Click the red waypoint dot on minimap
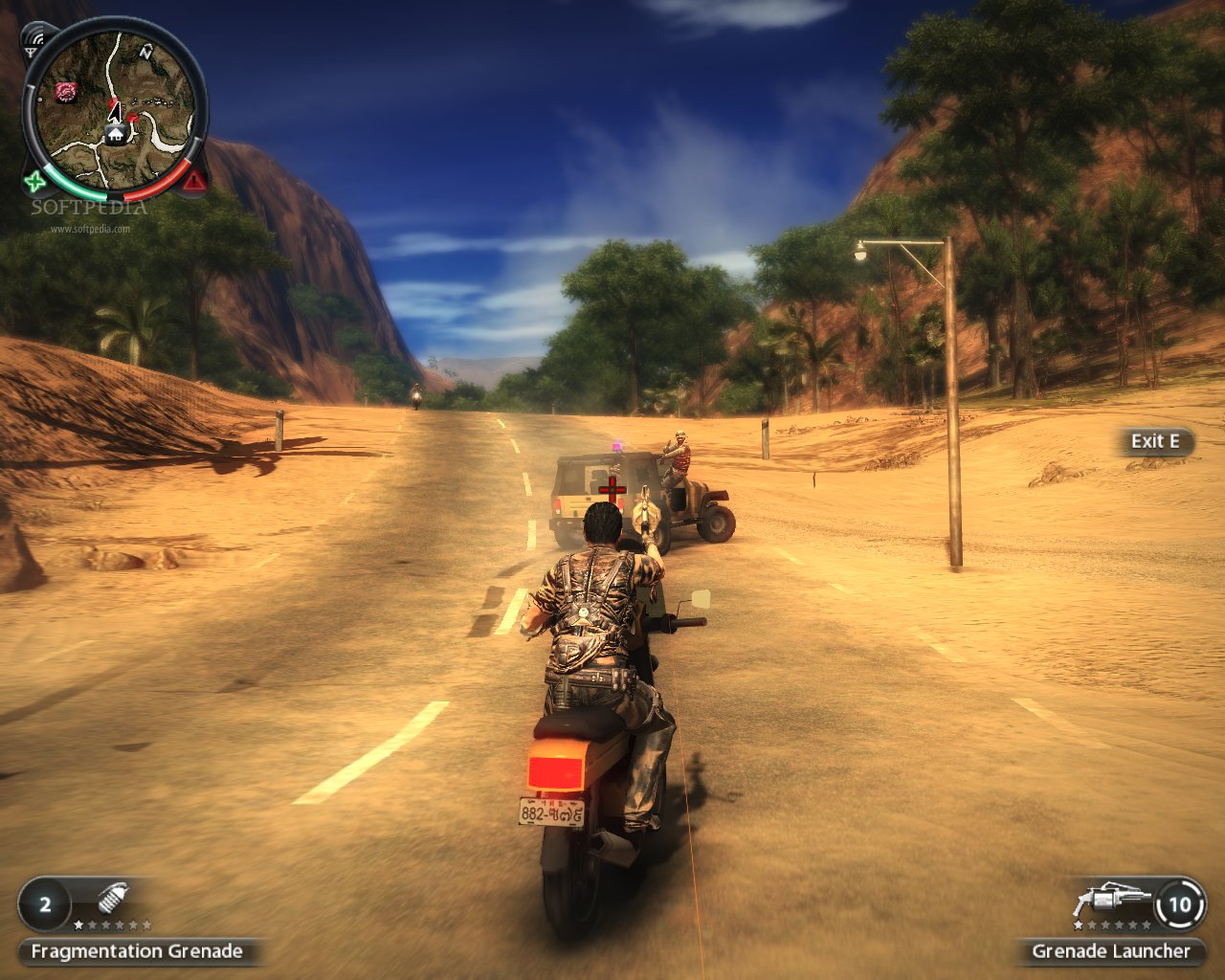 point(133,118)
